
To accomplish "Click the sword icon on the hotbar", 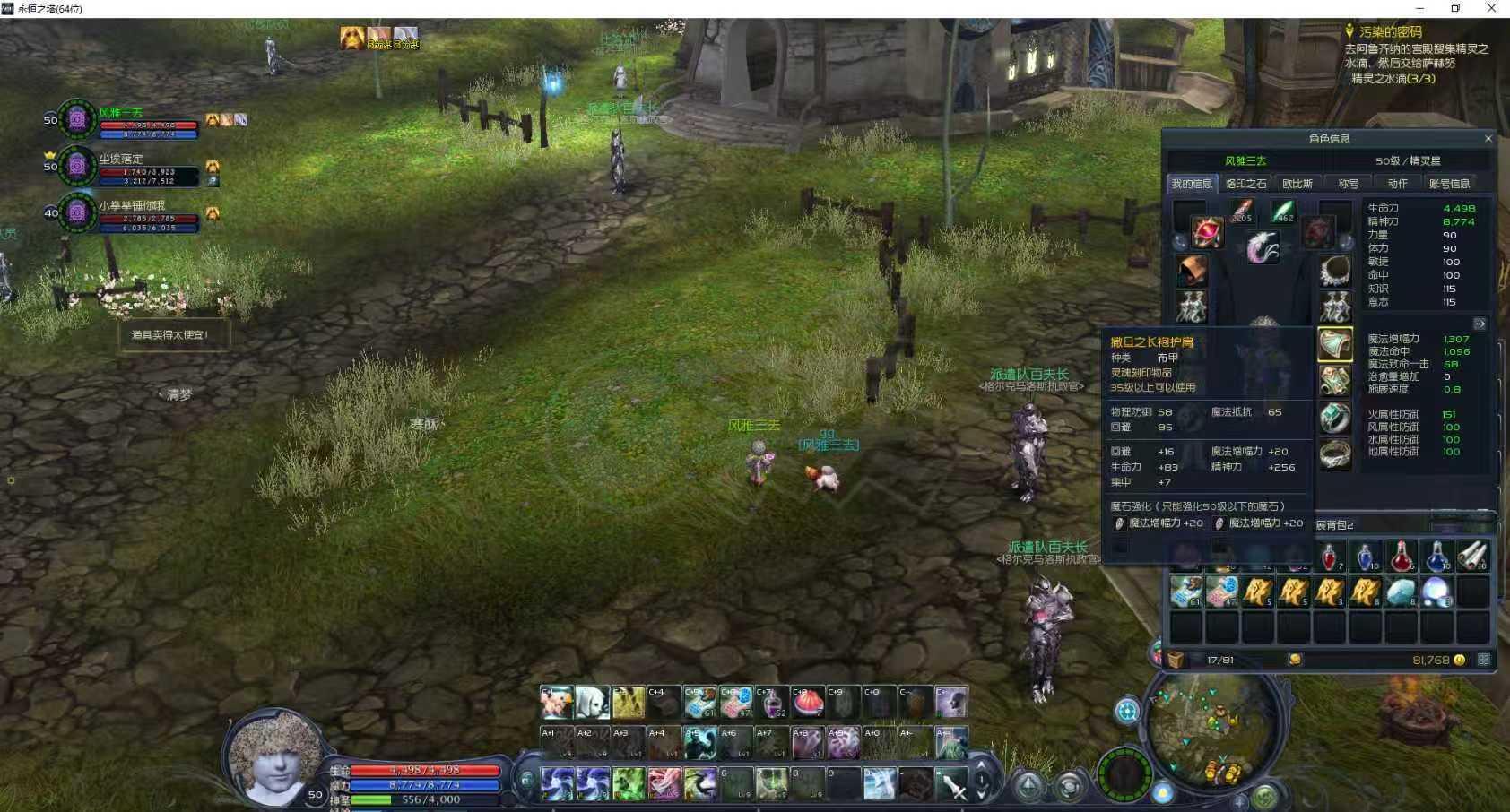I will coord(952,784).
